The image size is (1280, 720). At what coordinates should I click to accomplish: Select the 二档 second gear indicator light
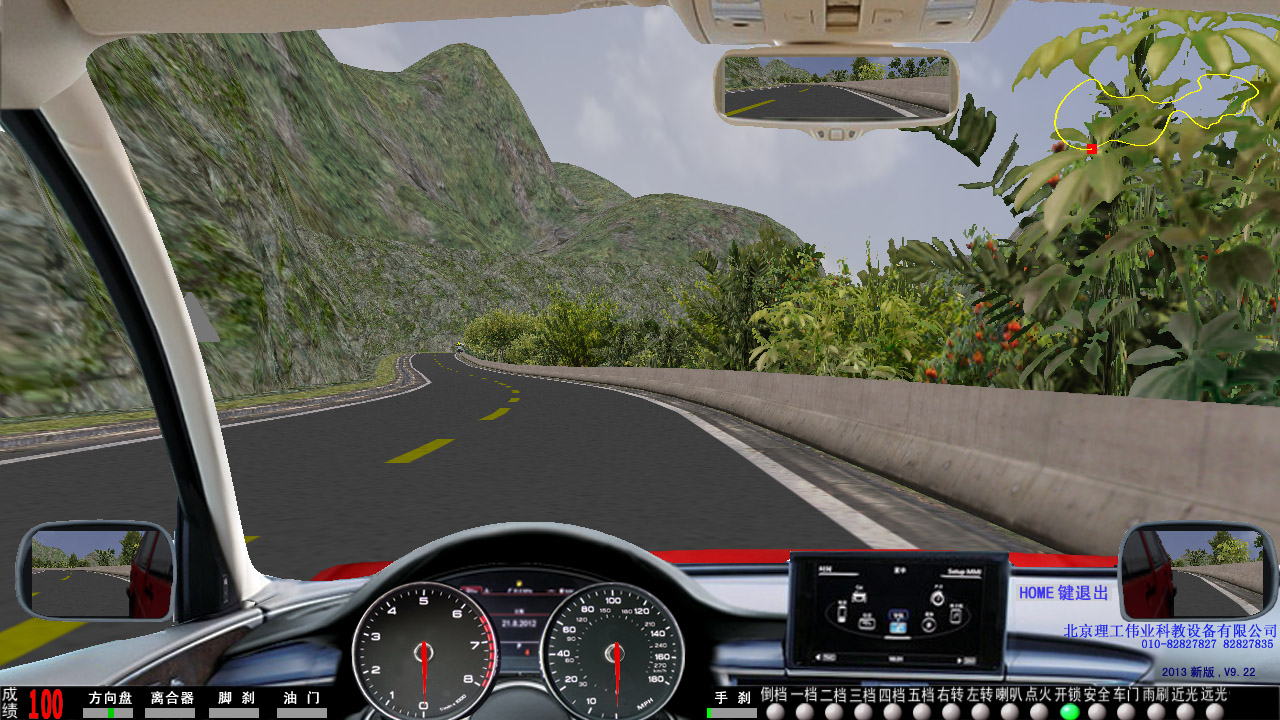[834, 712]
